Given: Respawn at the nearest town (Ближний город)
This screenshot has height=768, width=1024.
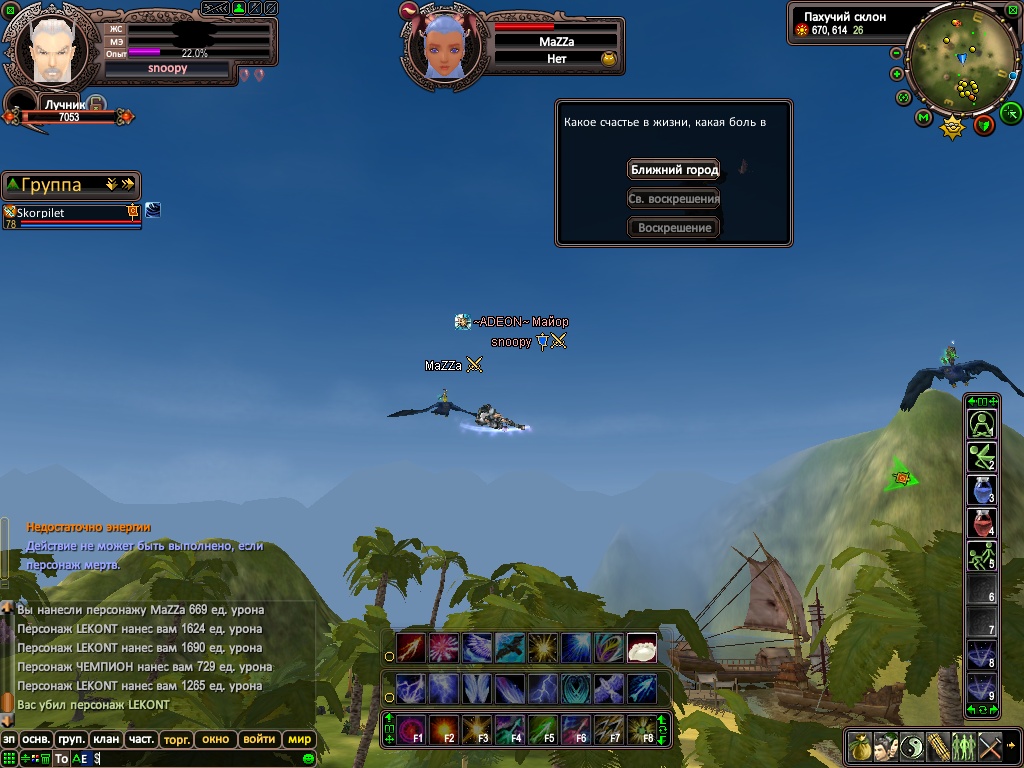Looking at the screenshot, I should point(674,170).
